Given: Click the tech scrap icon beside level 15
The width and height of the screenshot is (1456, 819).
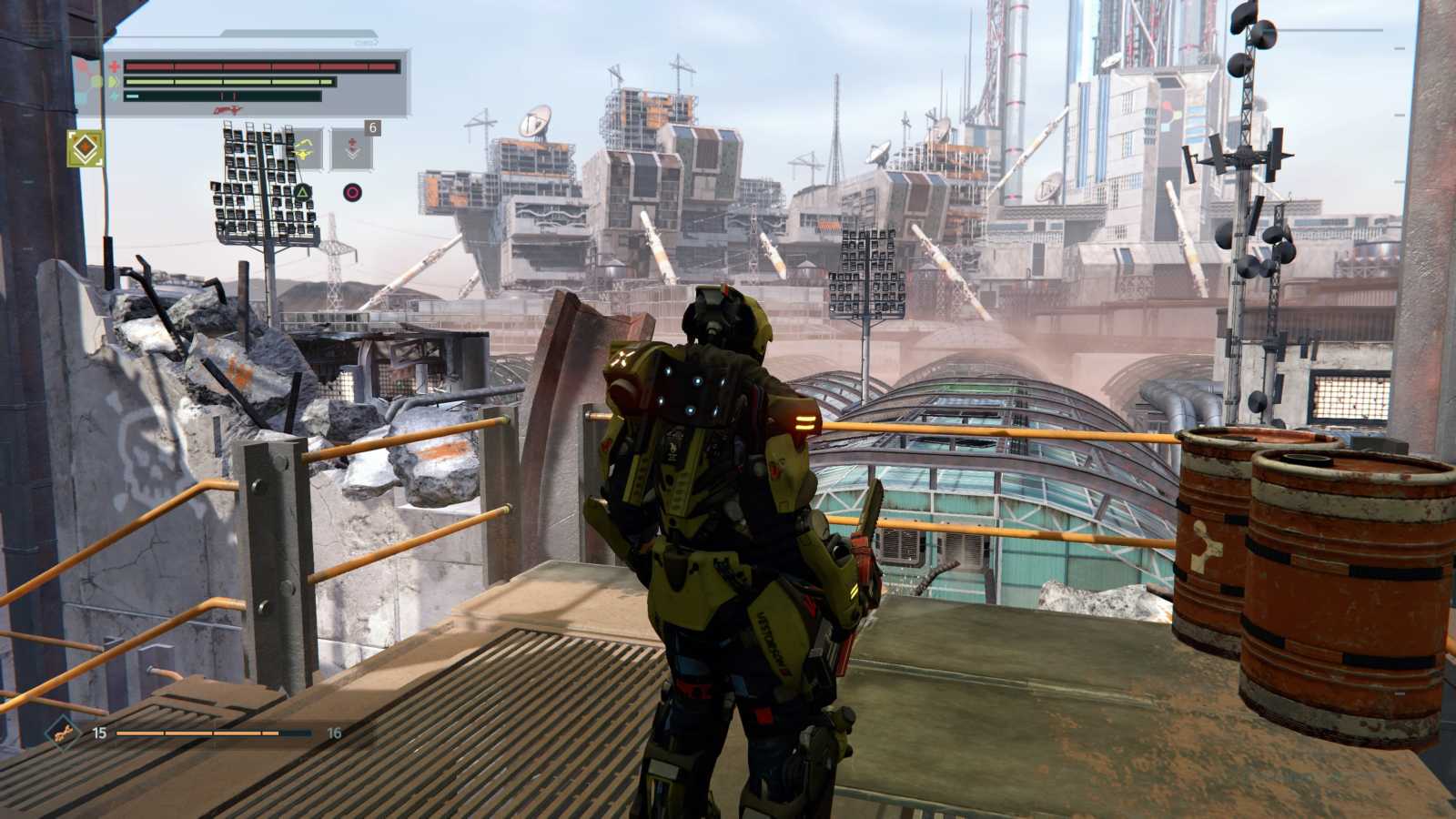Looking at the screenshot, I should [62, 732].
